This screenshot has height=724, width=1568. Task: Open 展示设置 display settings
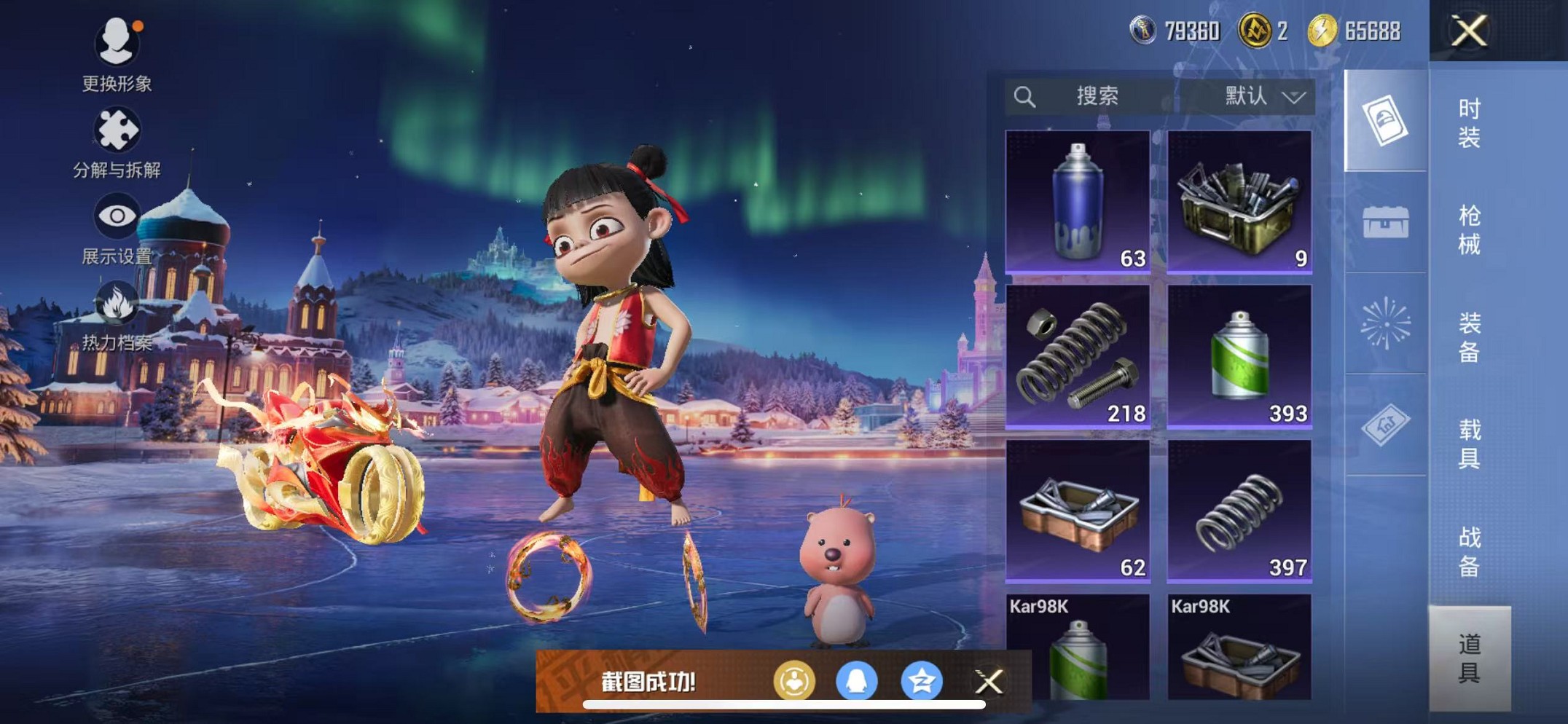point(117,228)
